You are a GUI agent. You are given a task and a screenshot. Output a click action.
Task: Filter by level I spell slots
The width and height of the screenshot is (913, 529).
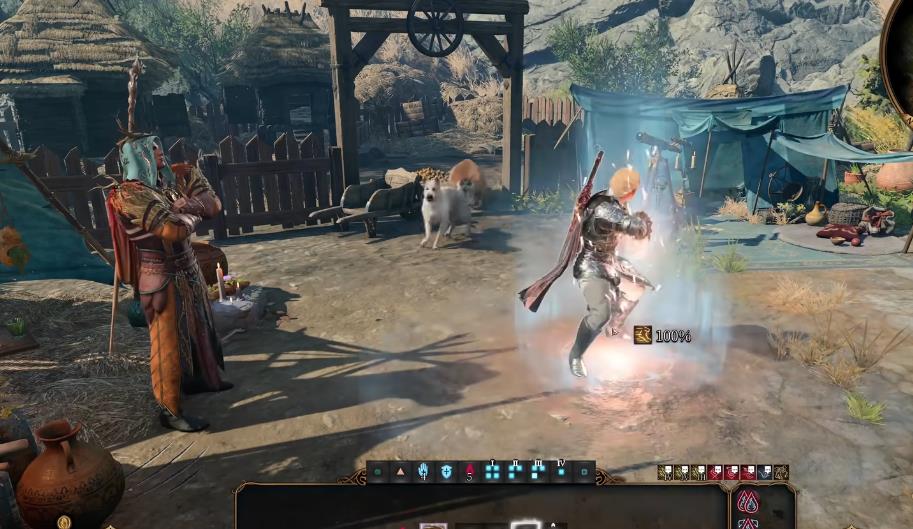(x=493, y=472)
